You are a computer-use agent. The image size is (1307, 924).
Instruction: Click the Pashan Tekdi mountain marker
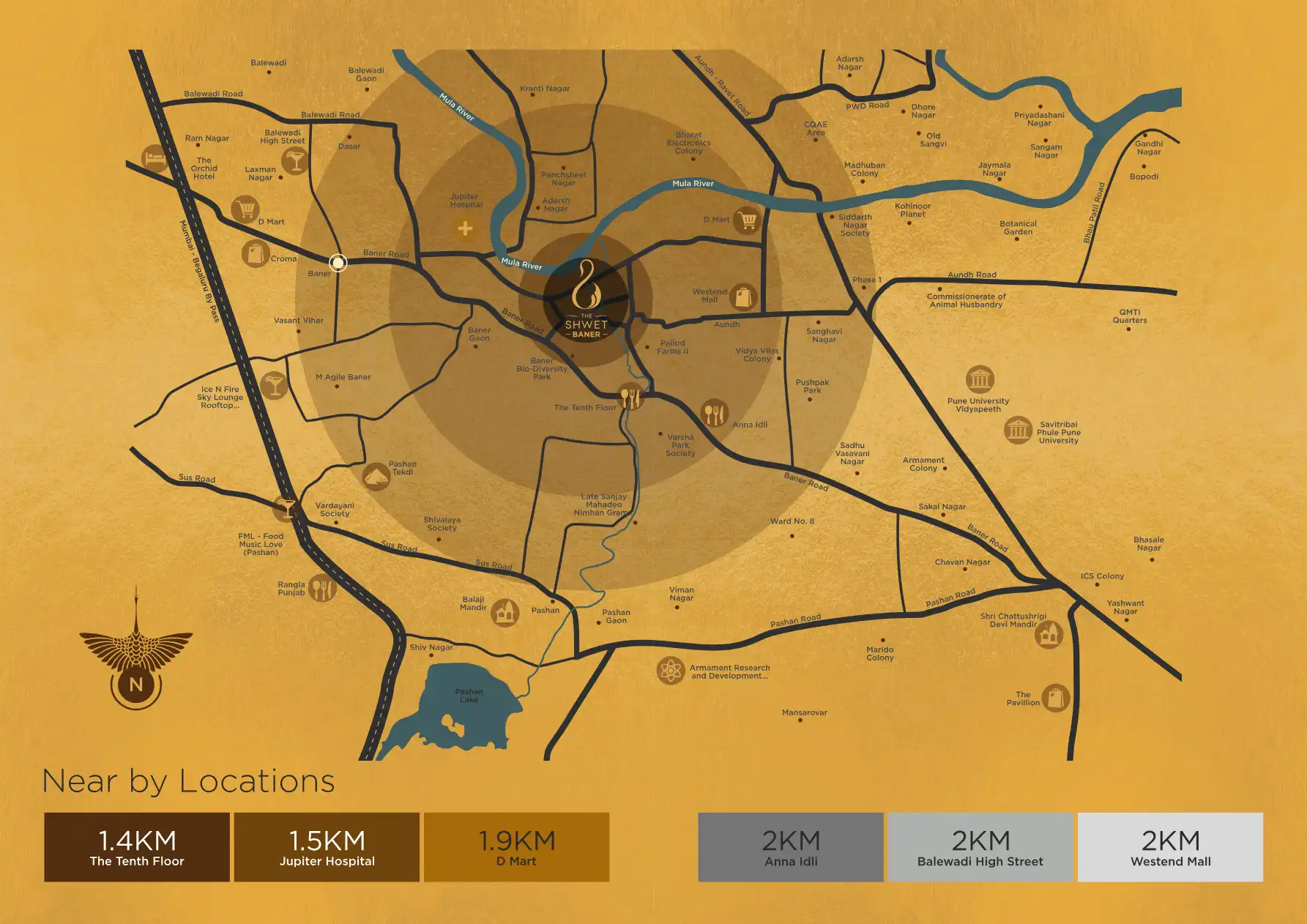376,477
